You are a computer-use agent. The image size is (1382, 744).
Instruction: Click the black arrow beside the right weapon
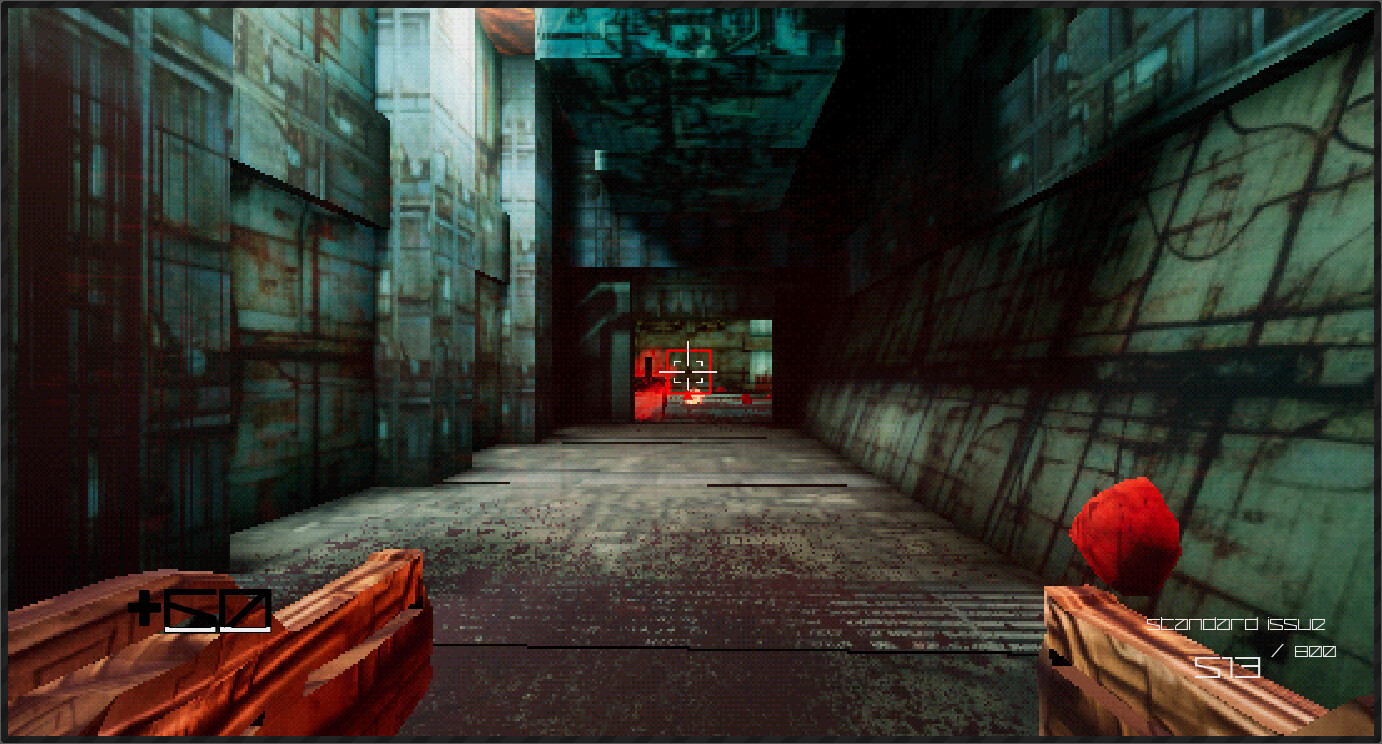coord(1058,658)
